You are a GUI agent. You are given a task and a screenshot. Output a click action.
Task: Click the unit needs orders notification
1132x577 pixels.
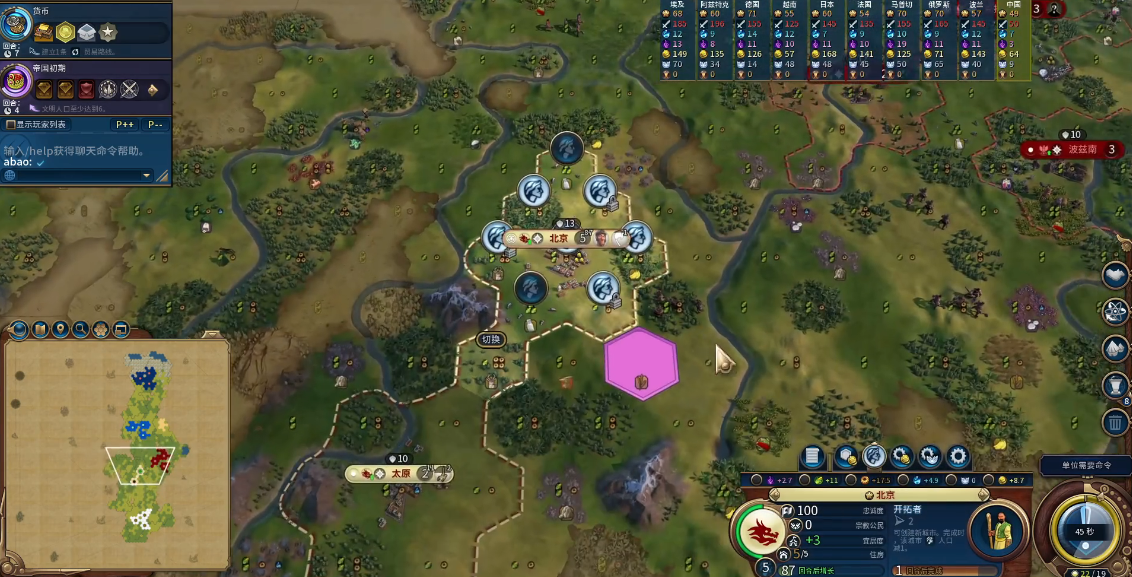pyautogui.click(x=1084, y=465)
